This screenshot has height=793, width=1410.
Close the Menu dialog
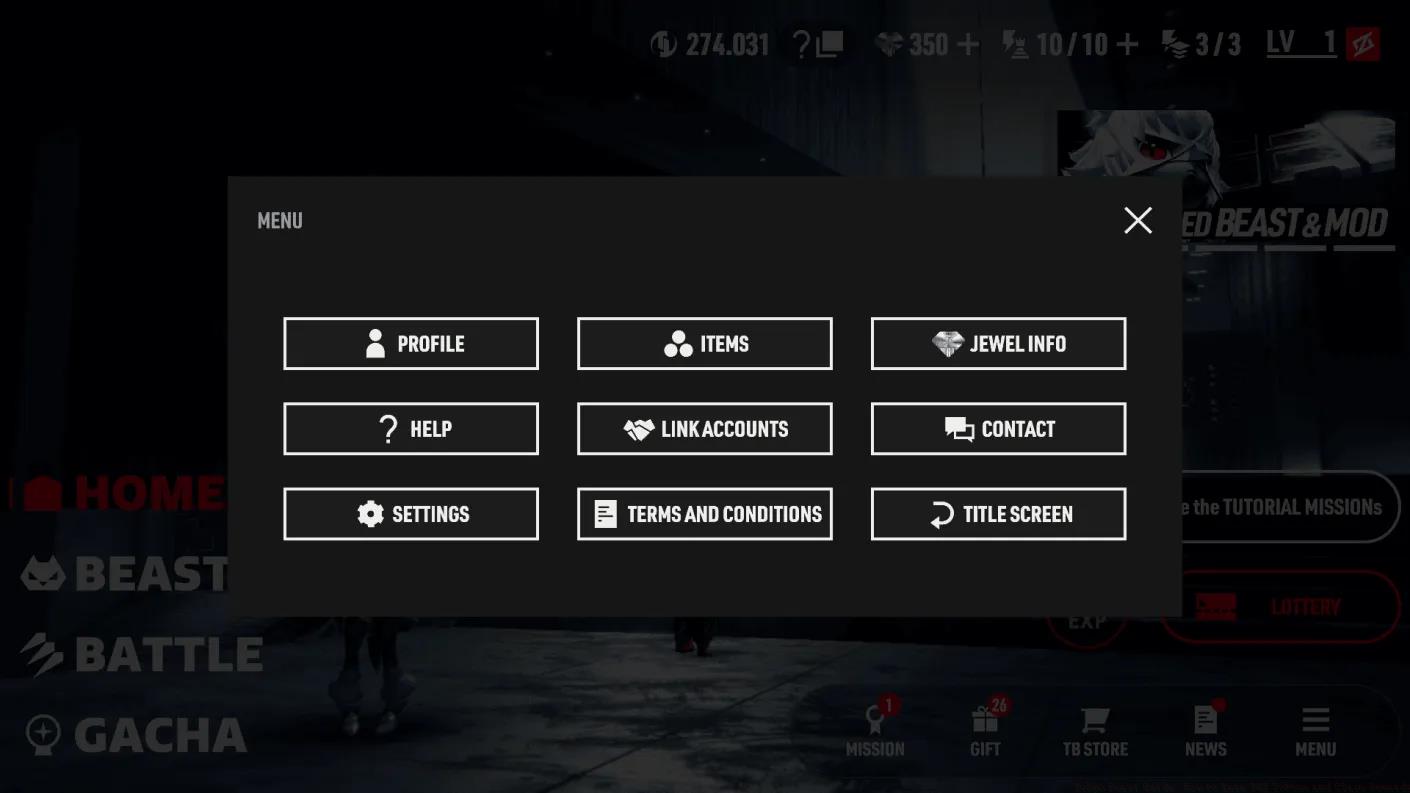1138,220
